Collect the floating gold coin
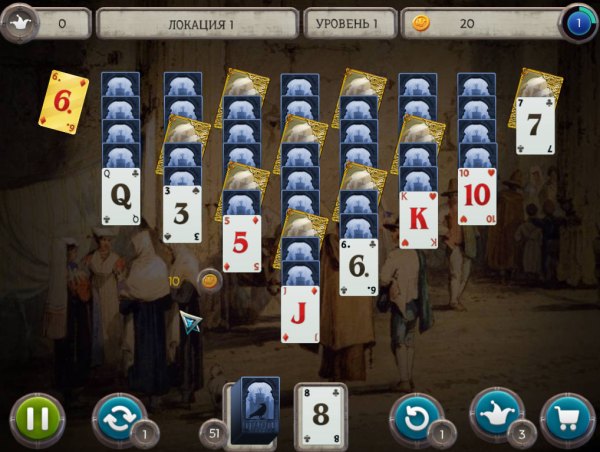The height and width of the screenshot is (452, 600). (210, 280)
